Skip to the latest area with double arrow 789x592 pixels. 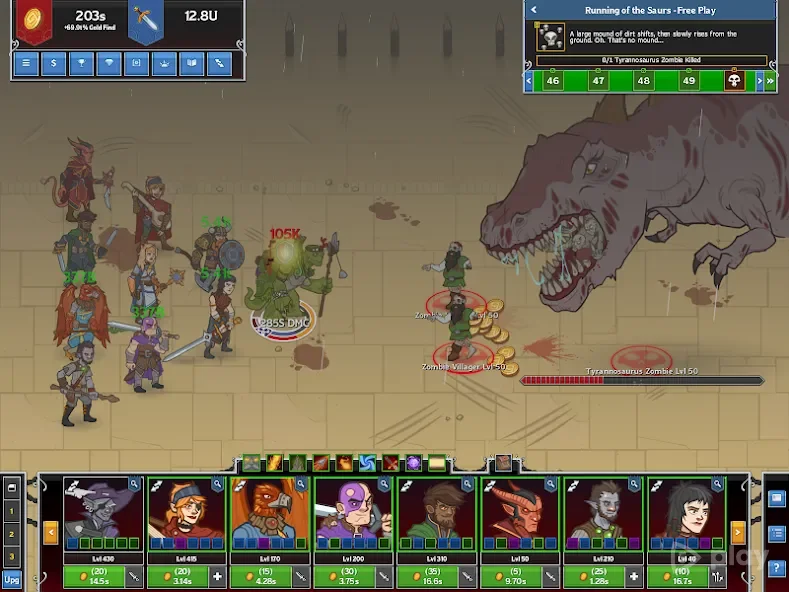[x=771, y=81]
